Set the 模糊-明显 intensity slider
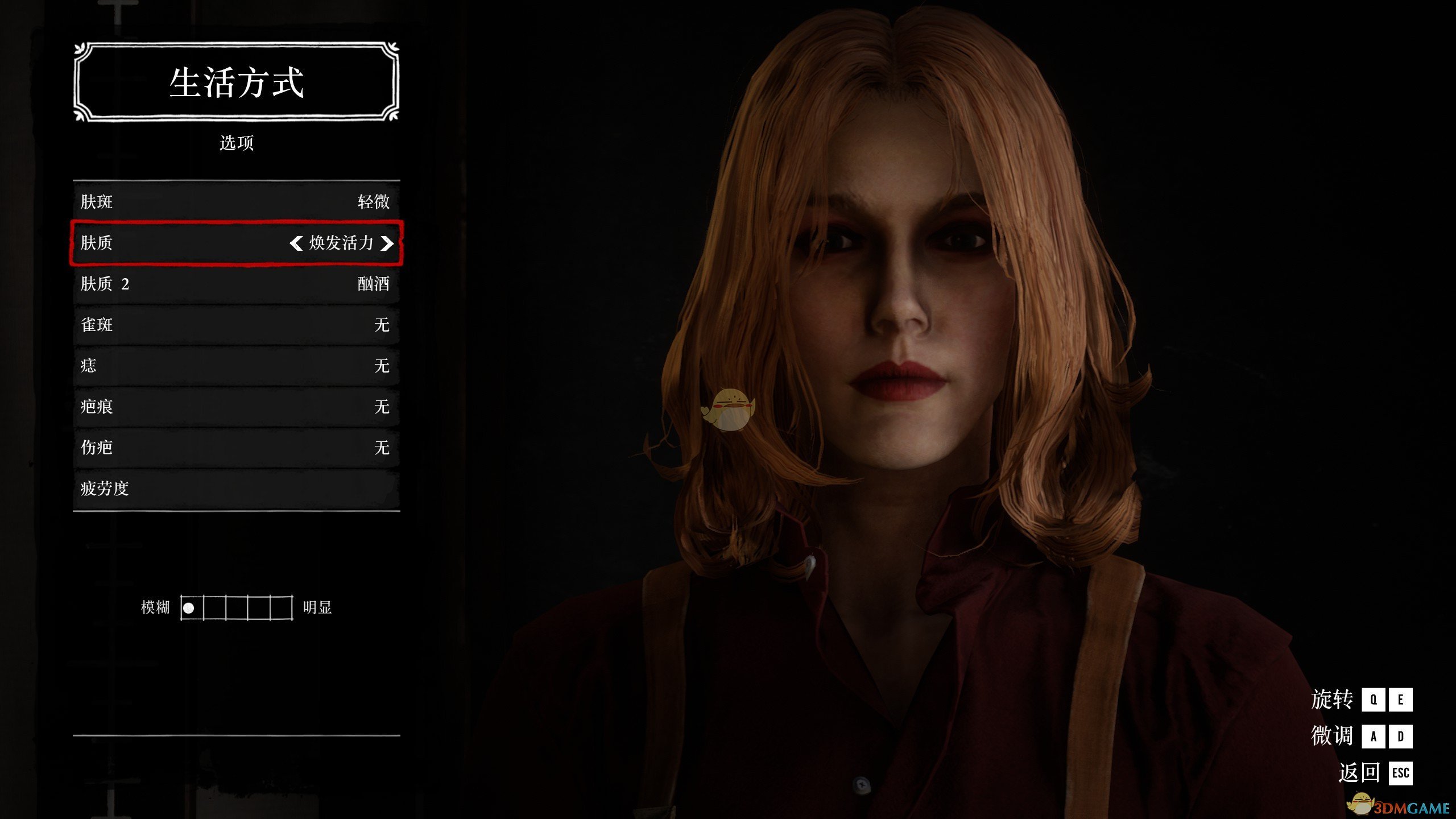1456x819 pixels. pyautogui.click(x=237, y=608)
